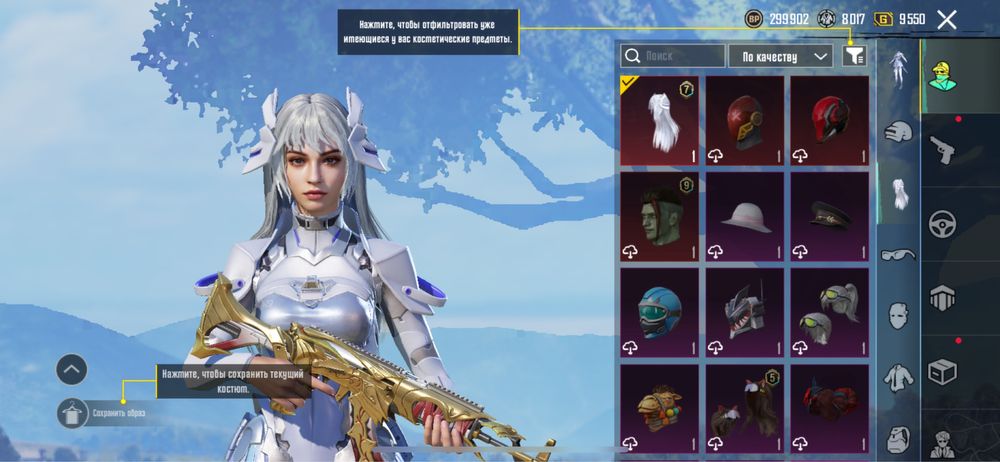Image resolution: width=1000 pixels, height=462 pixels.
Task: Select the shark-mouth robot helmet
Action: [x=744, y=312]
